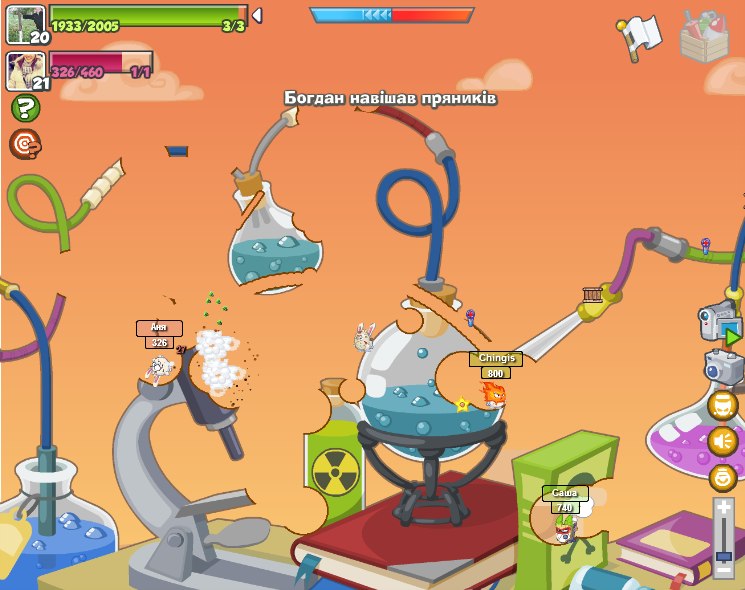Take a screenshot with the photo camera
Viewport: 745px width, 590px height.
(x=724, y=366)
